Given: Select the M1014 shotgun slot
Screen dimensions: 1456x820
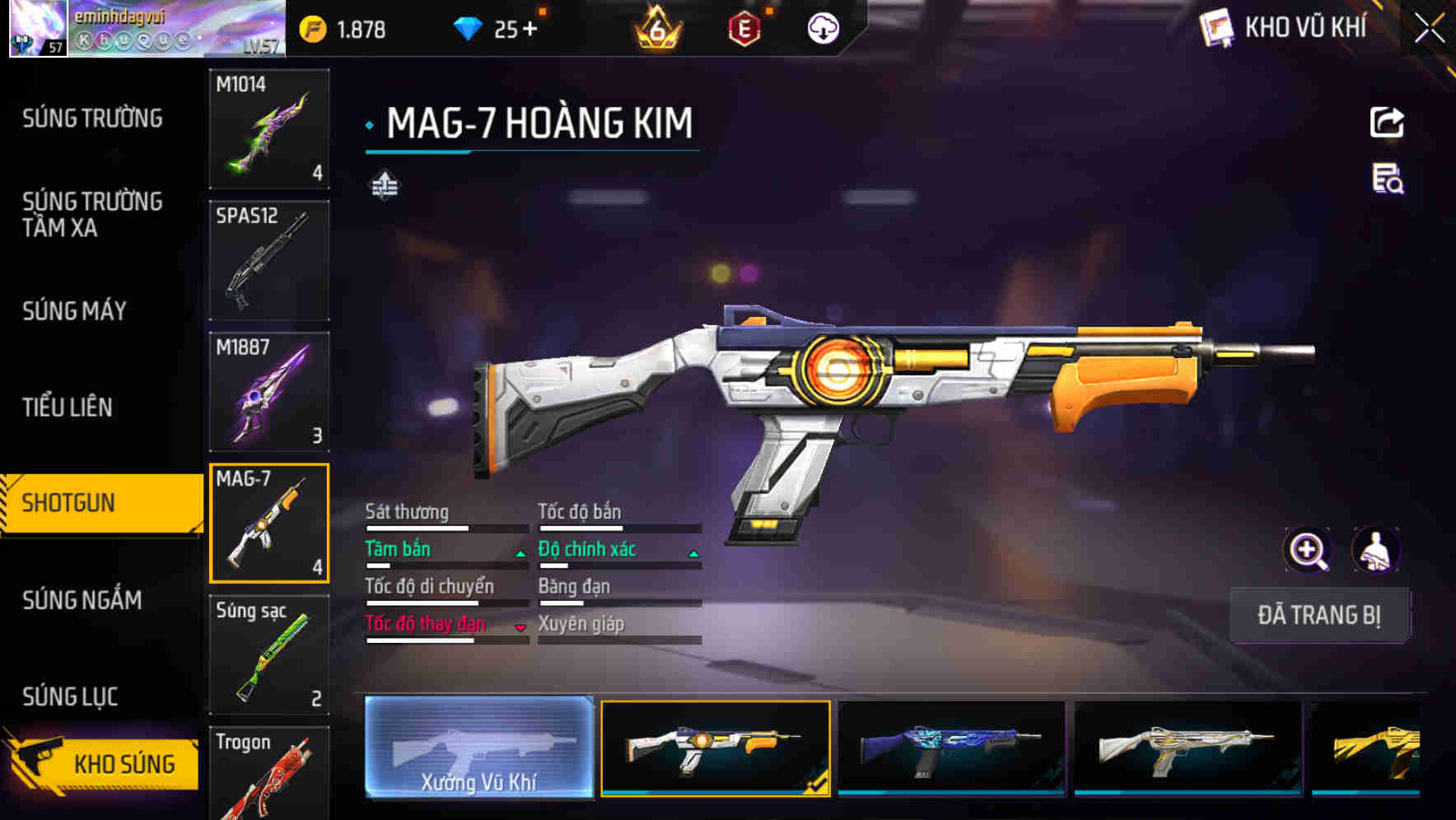Looking at the screenshot, I should tap(269, 128).
